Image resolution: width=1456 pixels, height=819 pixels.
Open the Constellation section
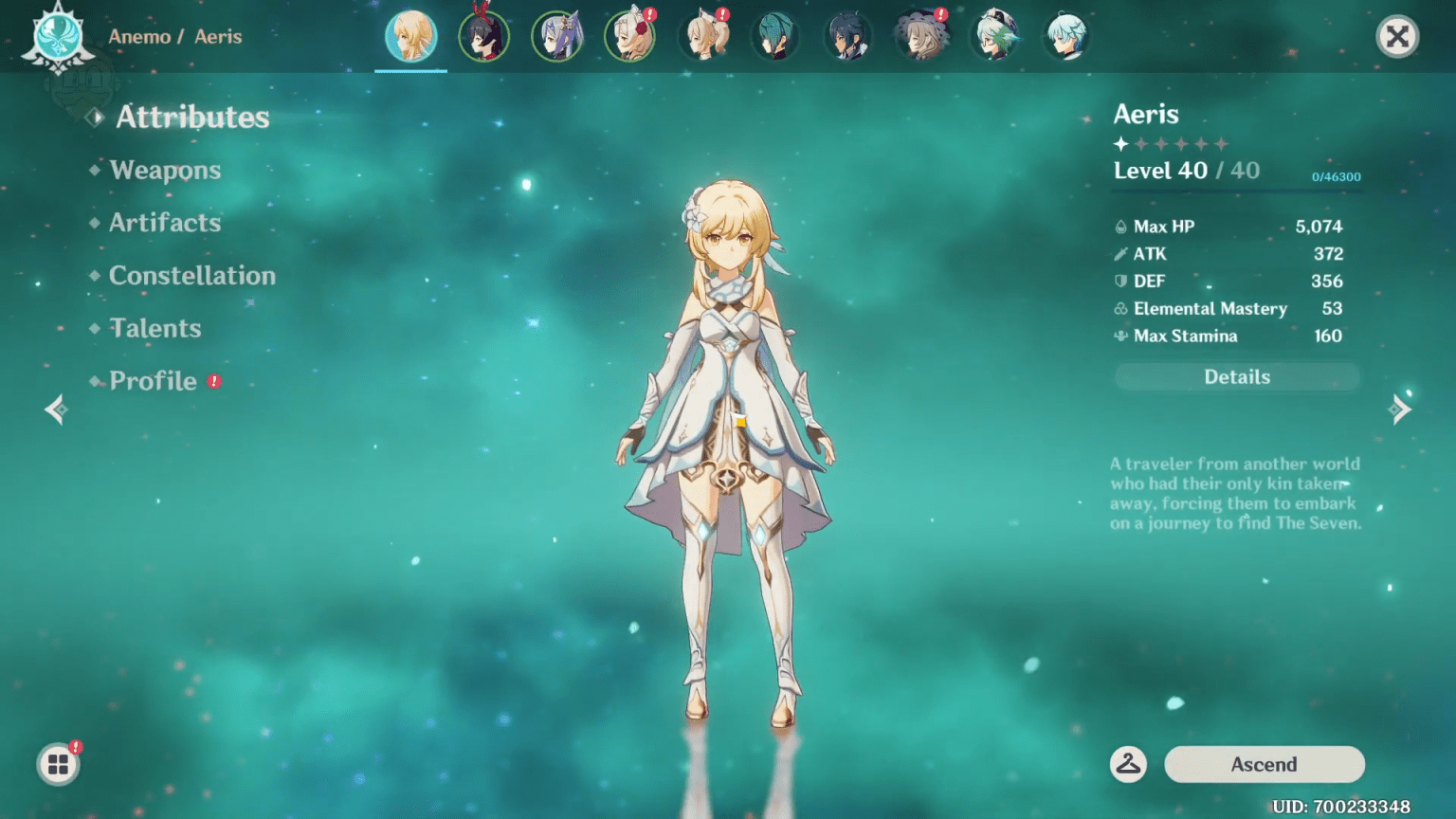(191, 276)
